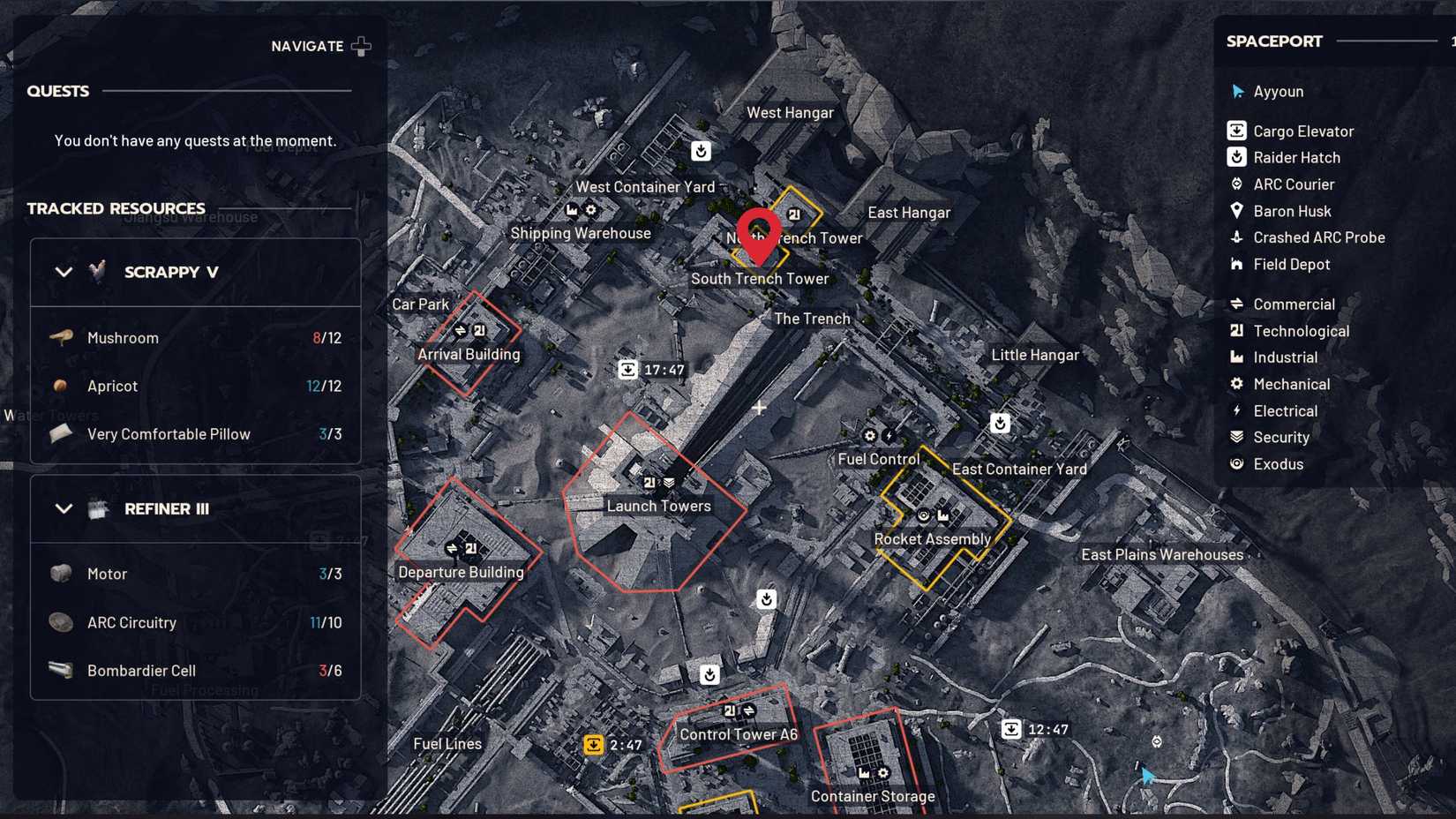The height and width of the screenshot is (819, 1456).
Task: Select the Exodus icon in the Spaceport legend
Action: point(1236,464)
